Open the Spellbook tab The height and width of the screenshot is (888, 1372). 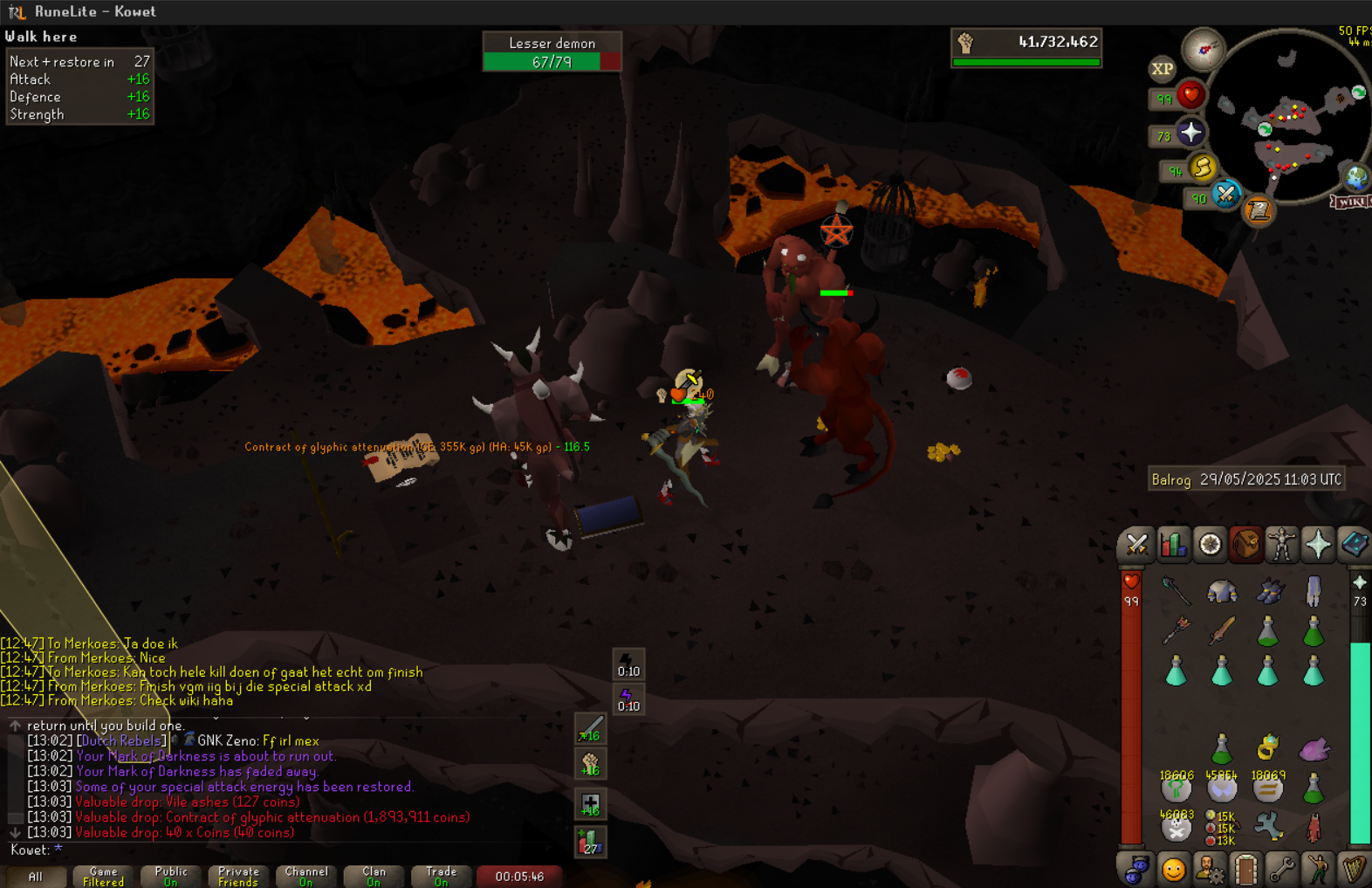[1354, 545]
